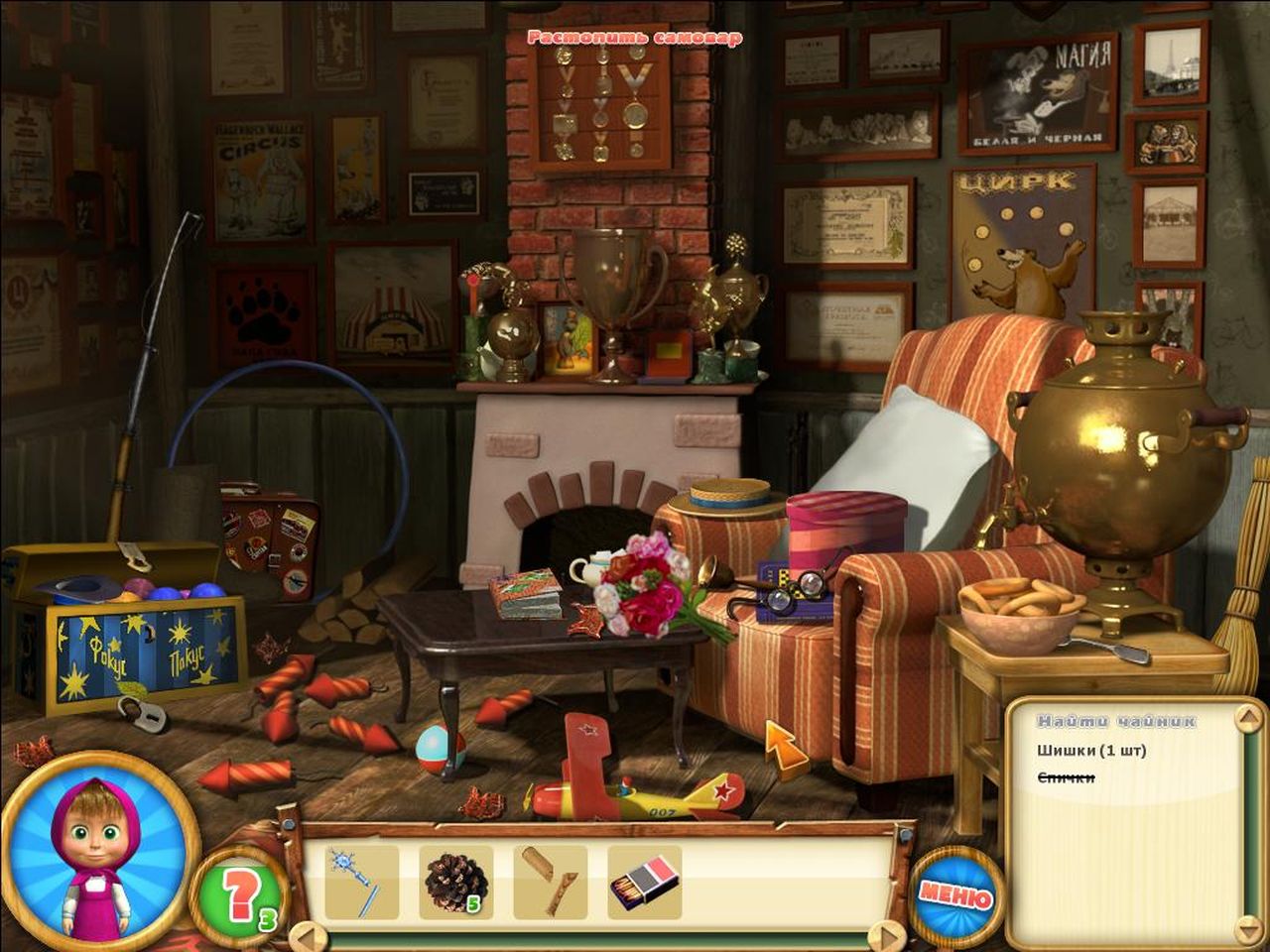Choose the wooden sticks inventory slot
The height and width of the screenshot is (952, 1270).
[x=550, y=882]
